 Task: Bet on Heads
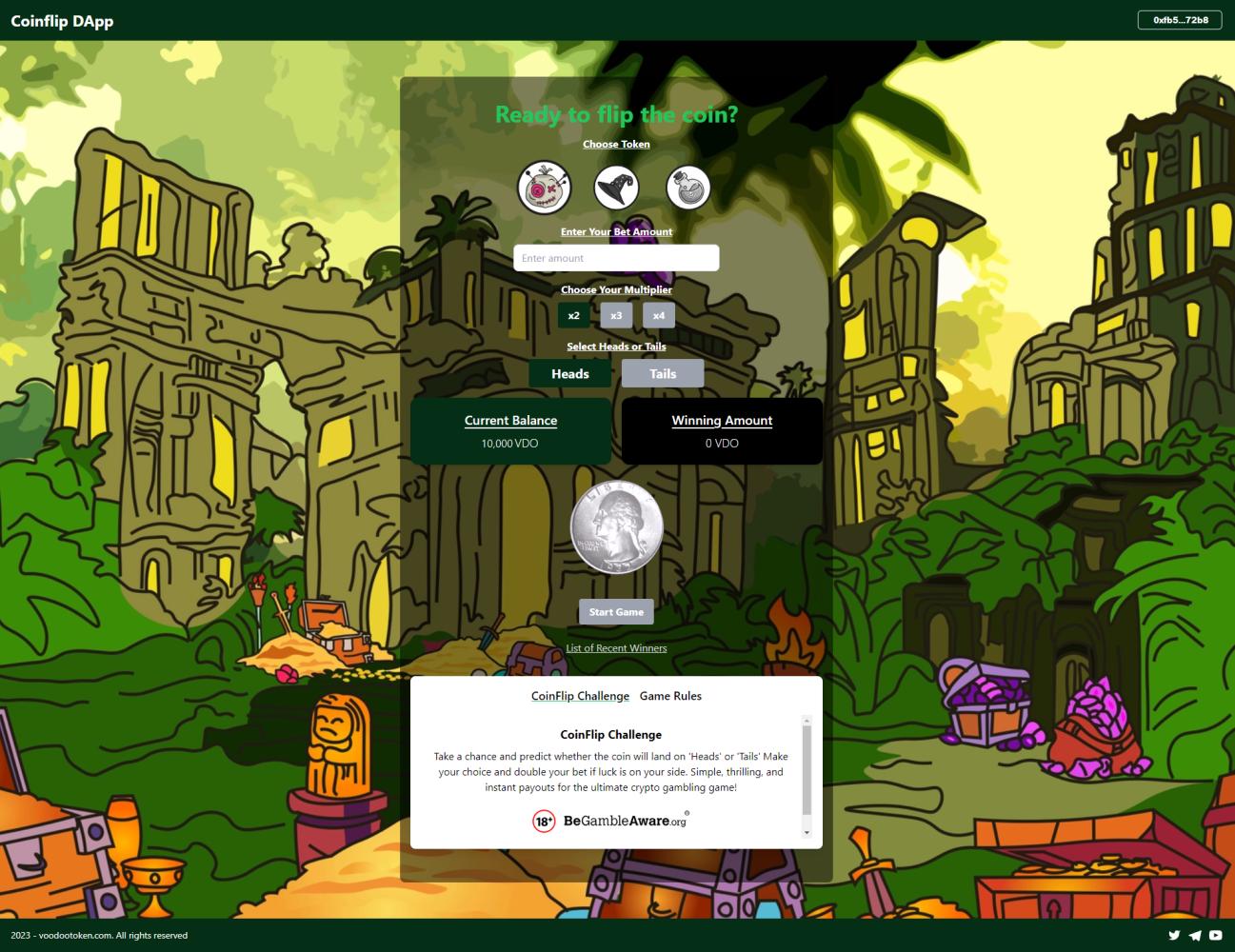(x=569, y=373)
